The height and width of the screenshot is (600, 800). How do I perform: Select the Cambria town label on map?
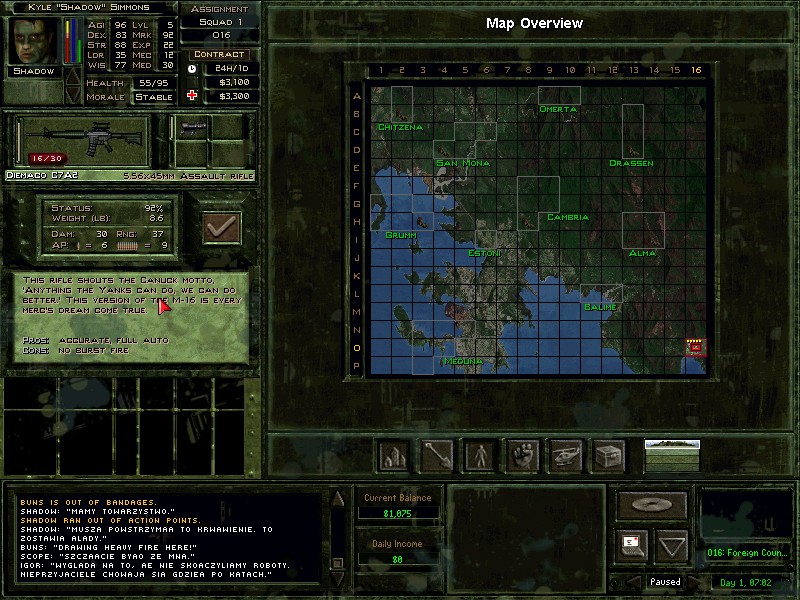(x=567, y=217)
